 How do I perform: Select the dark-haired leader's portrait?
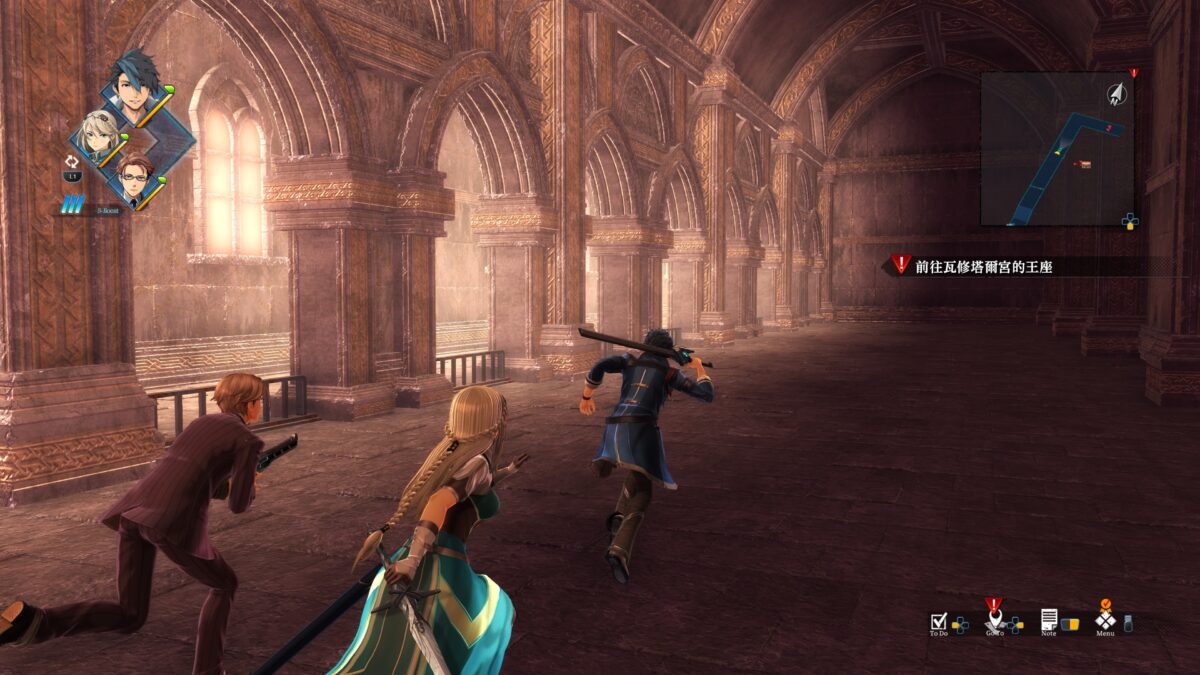pyautogui.click(x=134, y=86)
